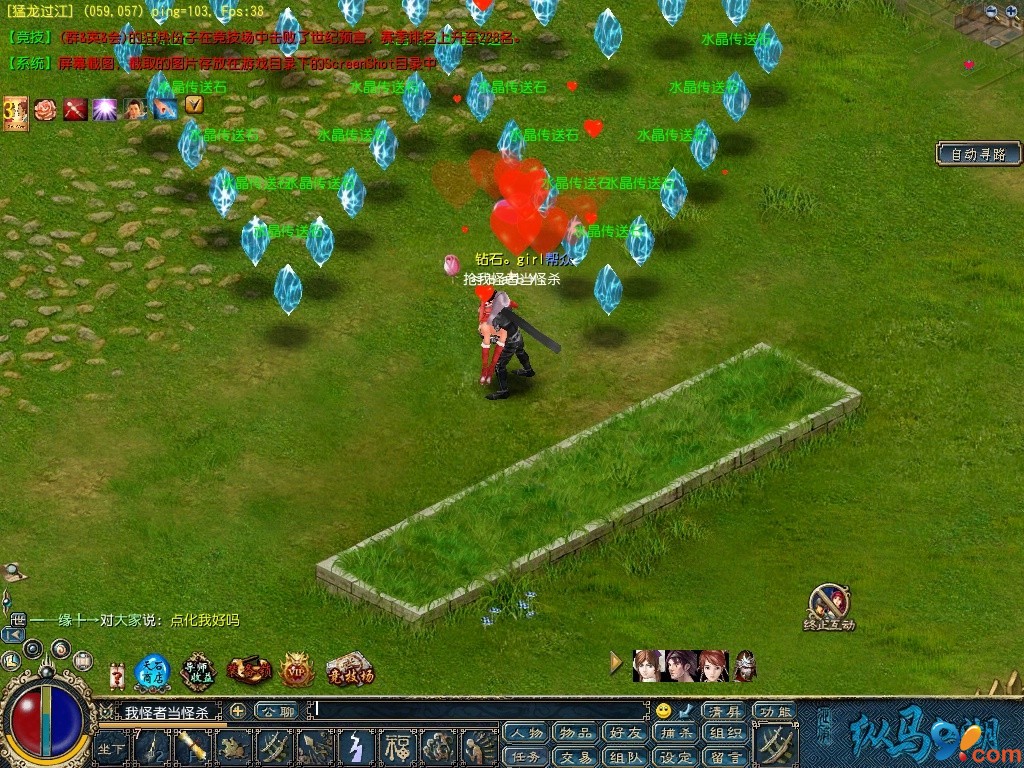This screenshot has width=1024, height=768.
Task: Click the 清屏 clear screen button
Action: click(725, 711)
